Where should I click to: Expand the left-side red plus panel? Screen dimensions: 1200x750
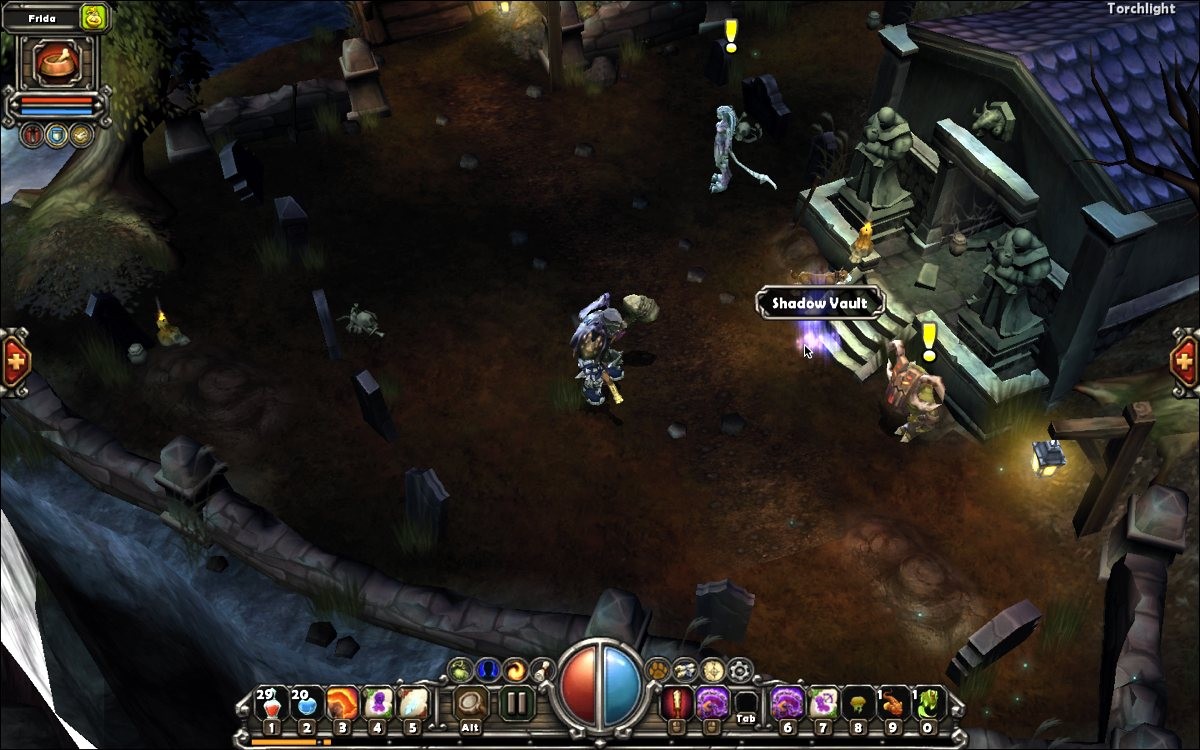coord(14,360)
